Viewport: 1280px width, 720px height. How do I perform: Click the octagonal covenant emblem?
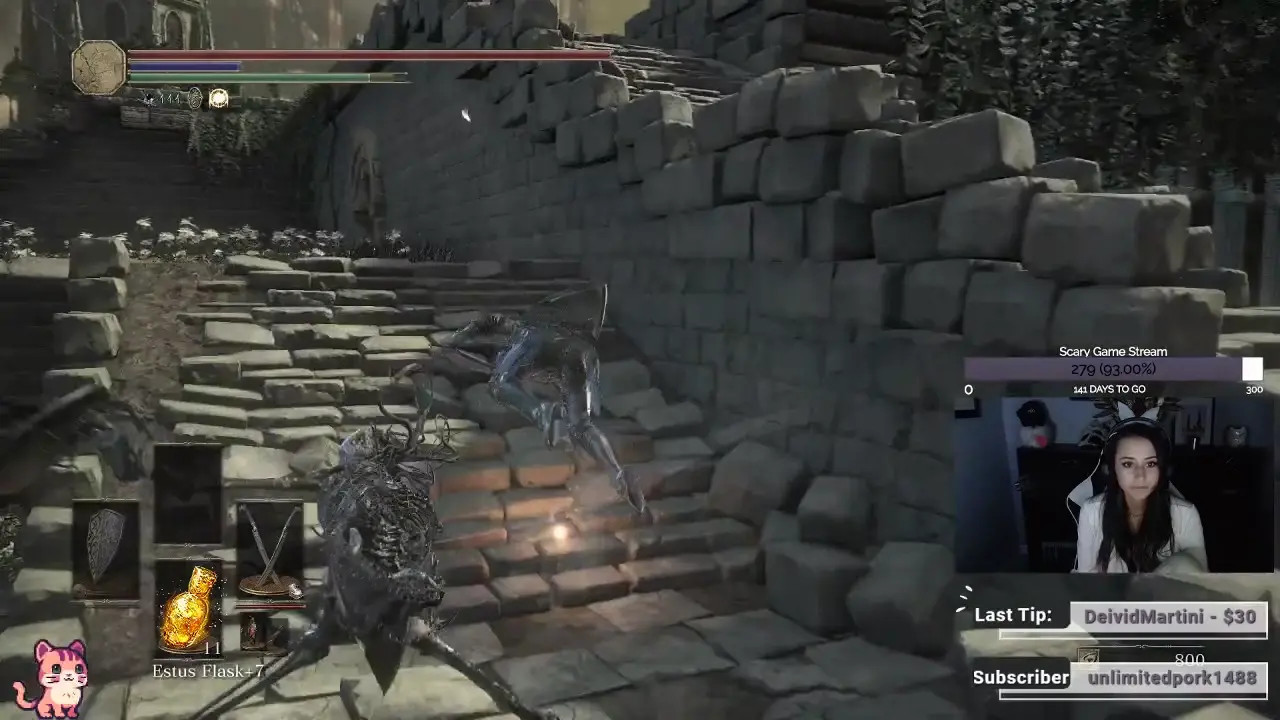99,68
